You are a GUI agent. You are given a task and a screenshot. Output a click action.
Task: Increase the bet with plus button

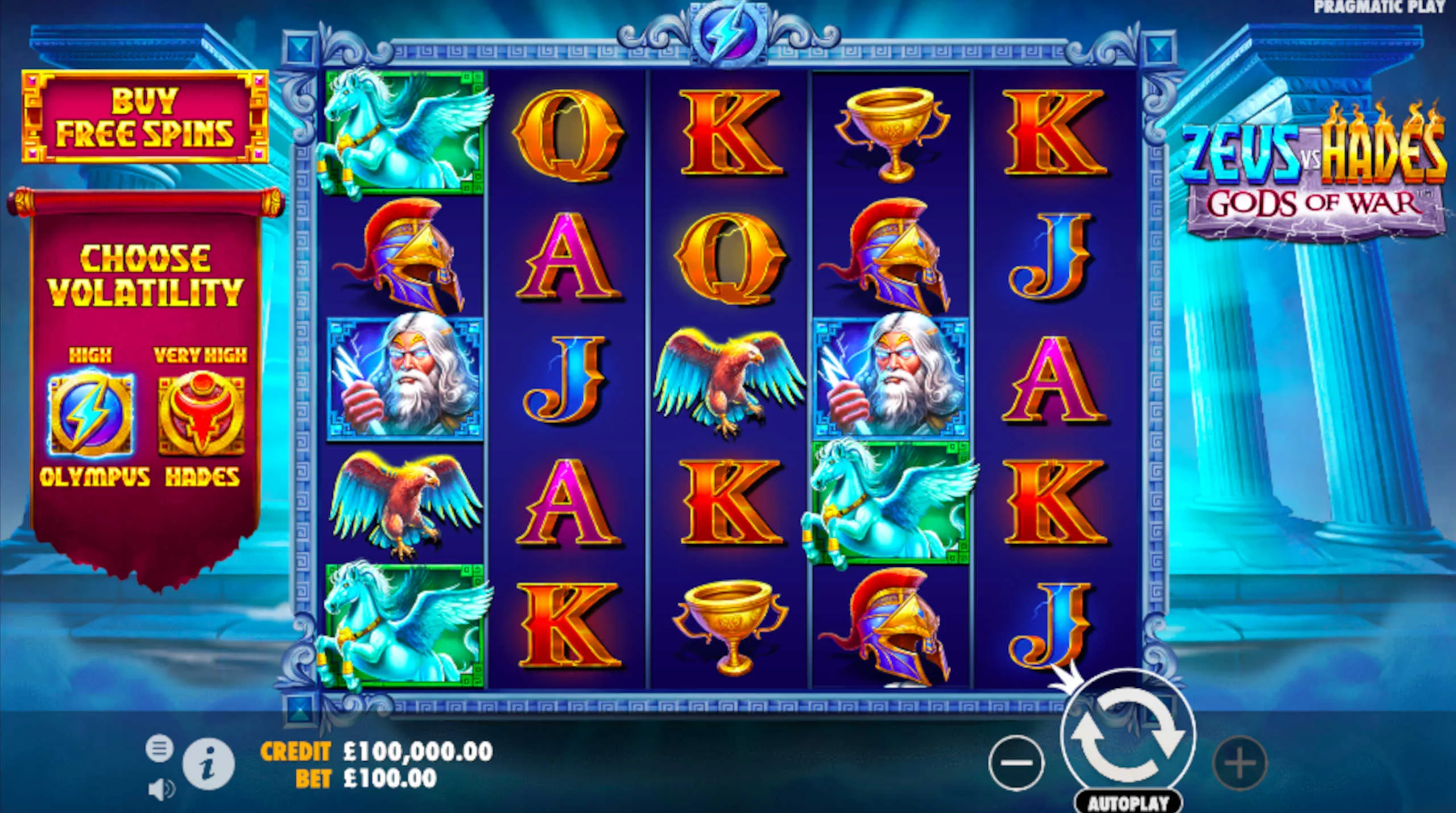tap(1240, 763)
